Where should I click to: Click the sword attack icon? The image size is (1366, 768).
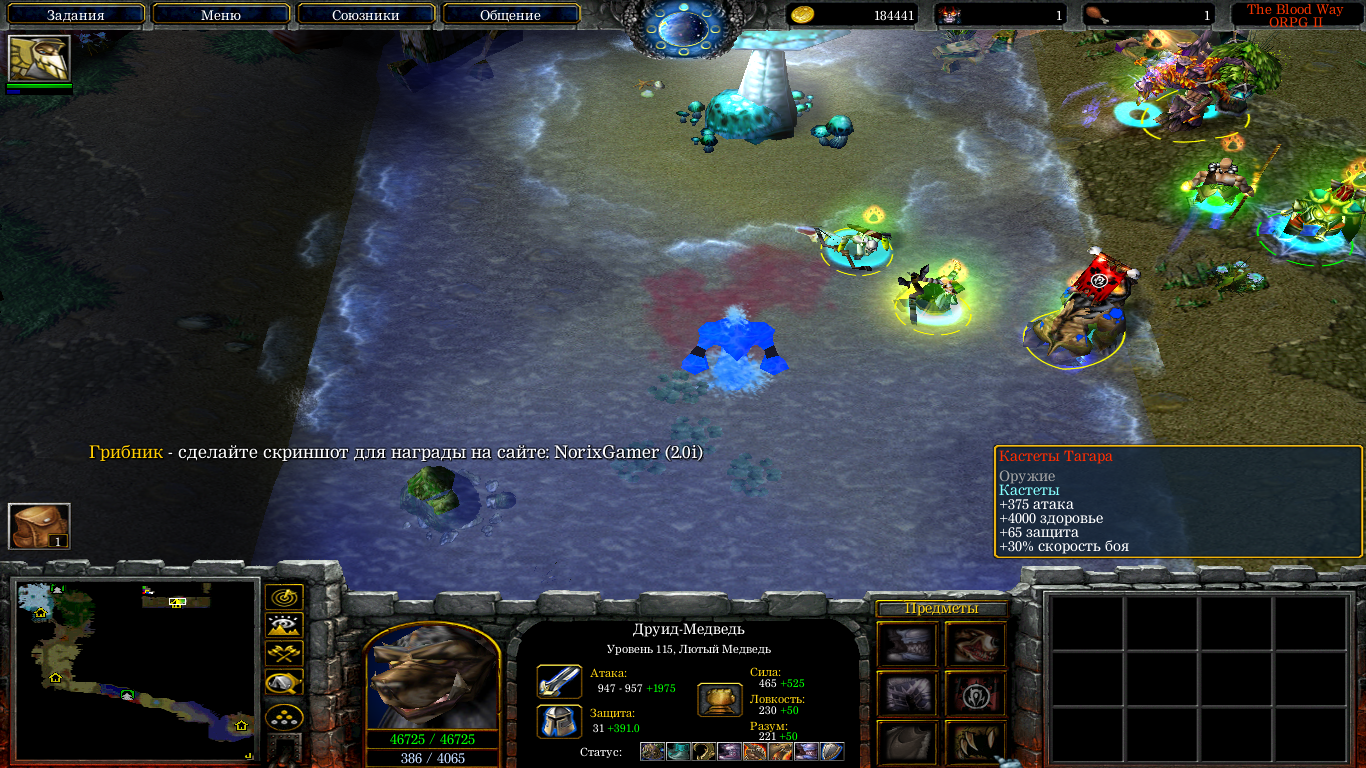point(559,681)
